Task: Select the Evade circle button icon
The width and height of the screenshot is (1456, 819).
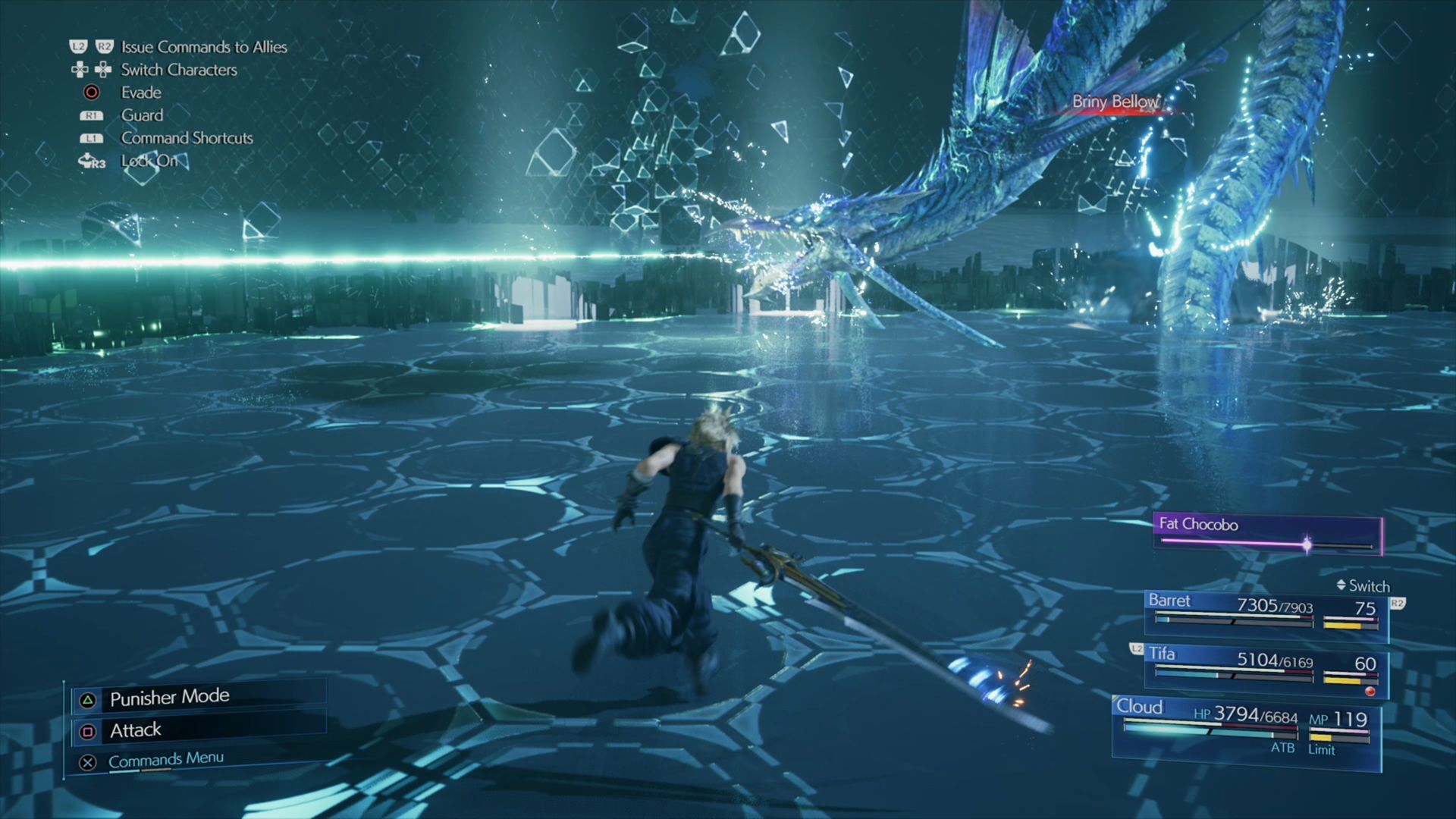Action: [x=91, y=92]
